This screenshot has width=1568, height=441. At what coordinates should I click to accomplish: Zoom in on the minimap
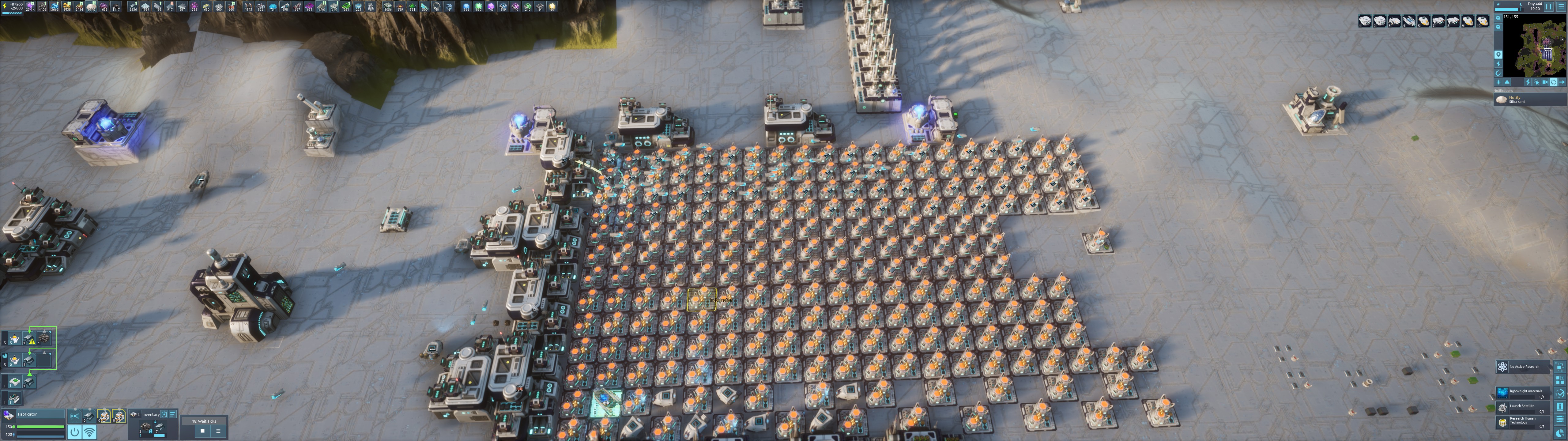[1498, 18]
